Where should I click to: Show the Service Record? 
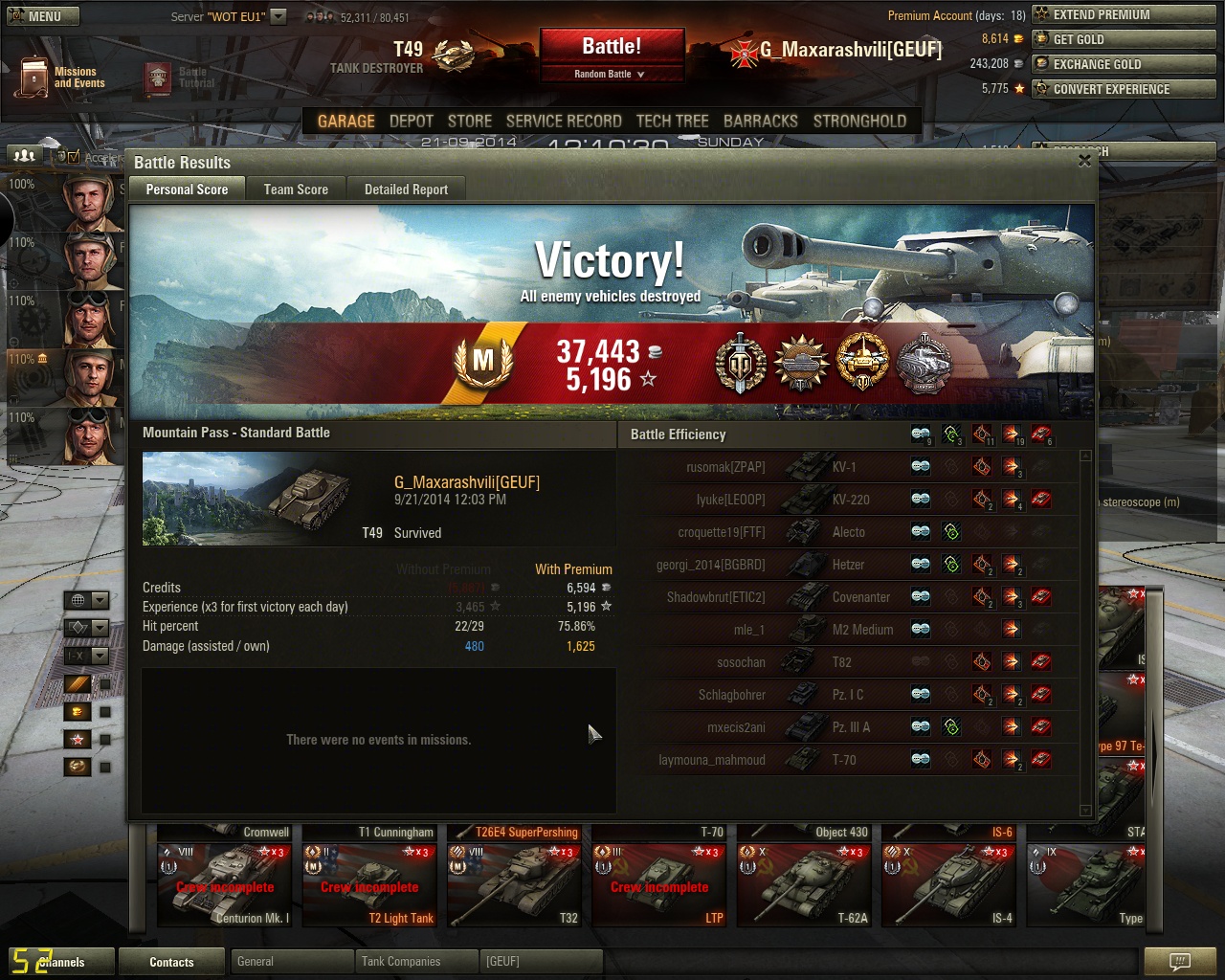tap(564, 122)
